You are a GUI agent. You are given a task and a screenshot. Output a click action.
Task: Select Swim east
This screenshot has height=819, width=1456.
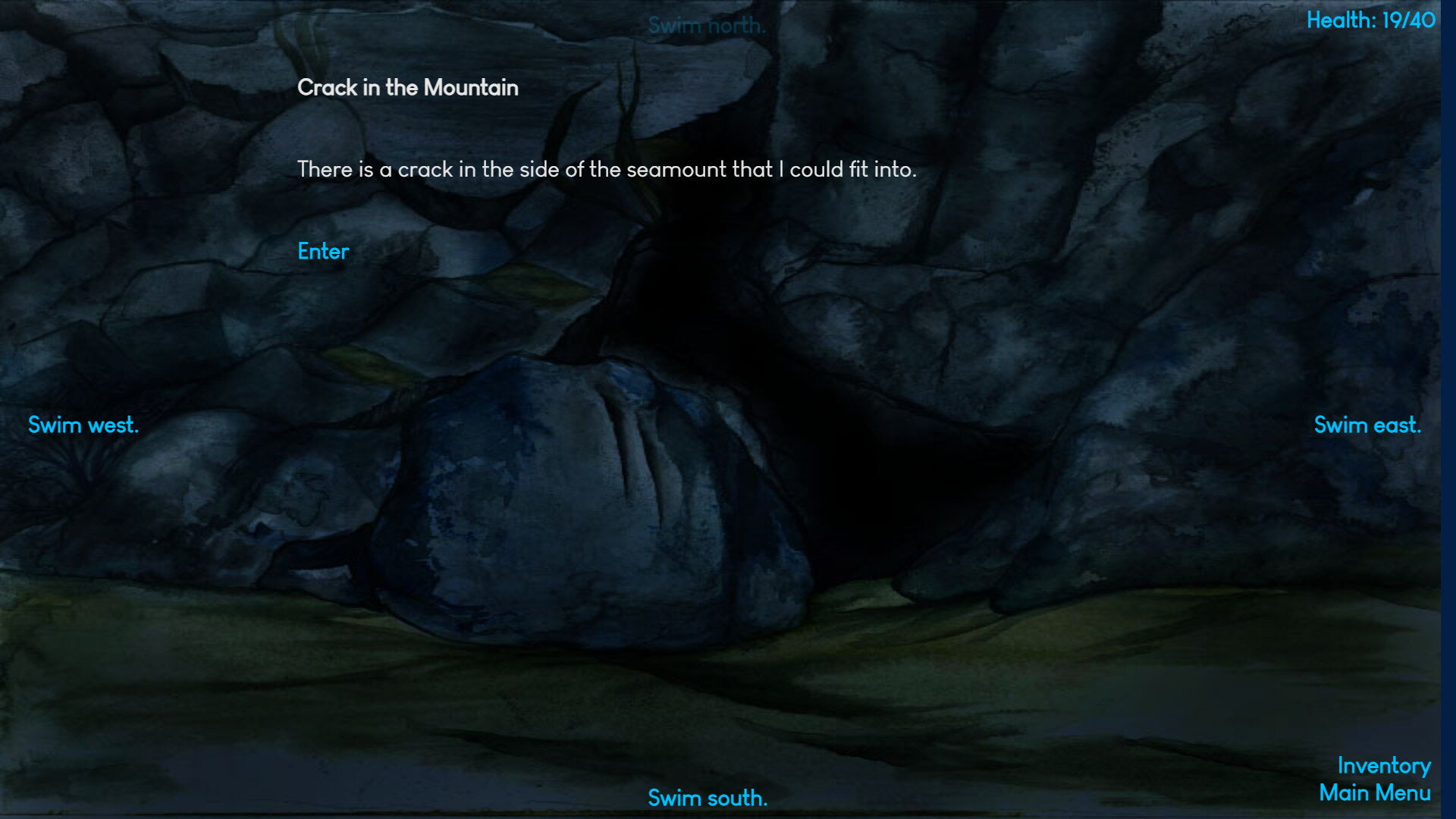click(x=1367, y=425)
